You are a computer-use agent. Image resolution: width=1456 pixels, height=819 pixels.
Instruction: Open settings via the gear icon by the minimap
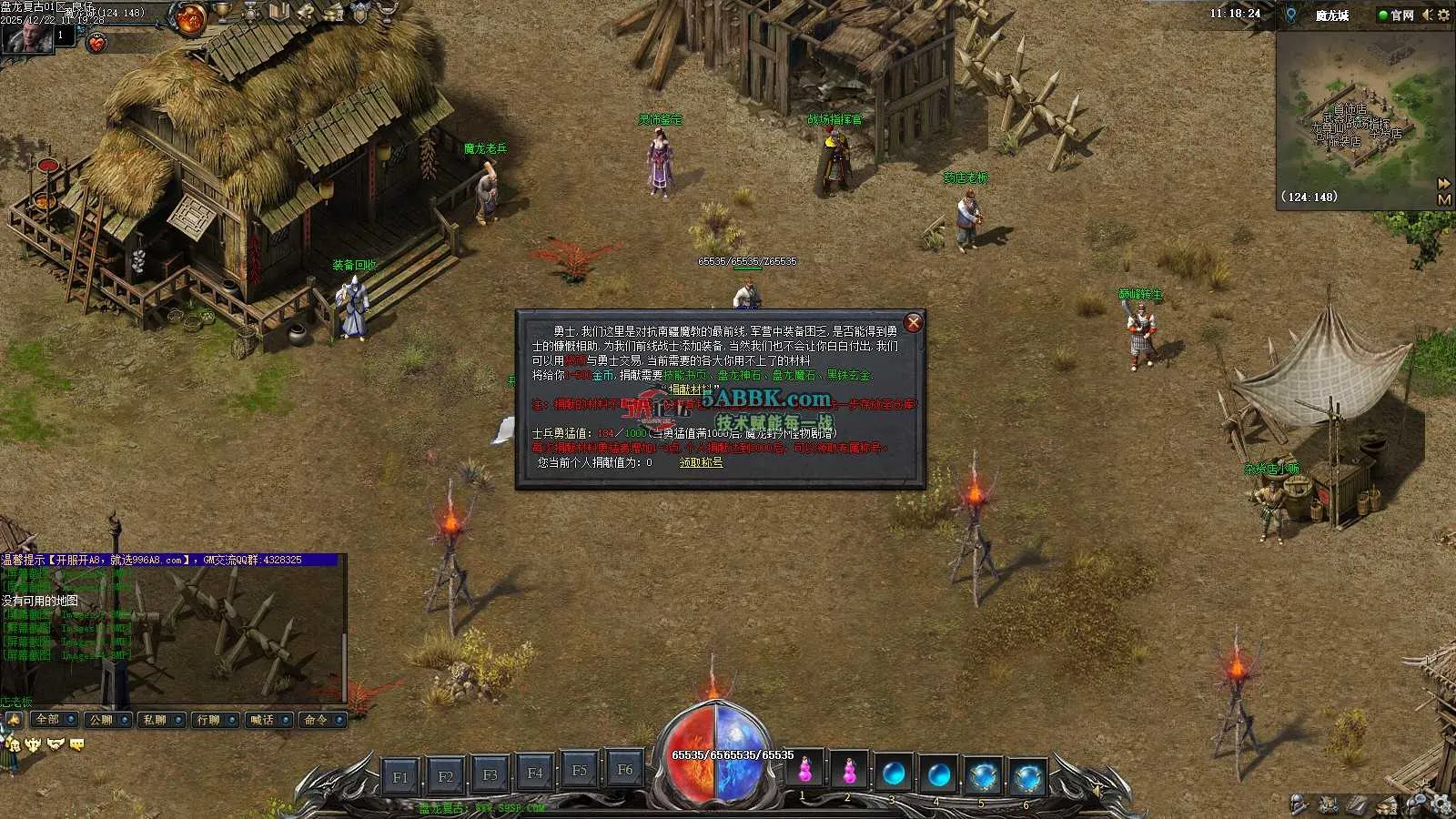pyautogui.click(x=1444, y=15)
